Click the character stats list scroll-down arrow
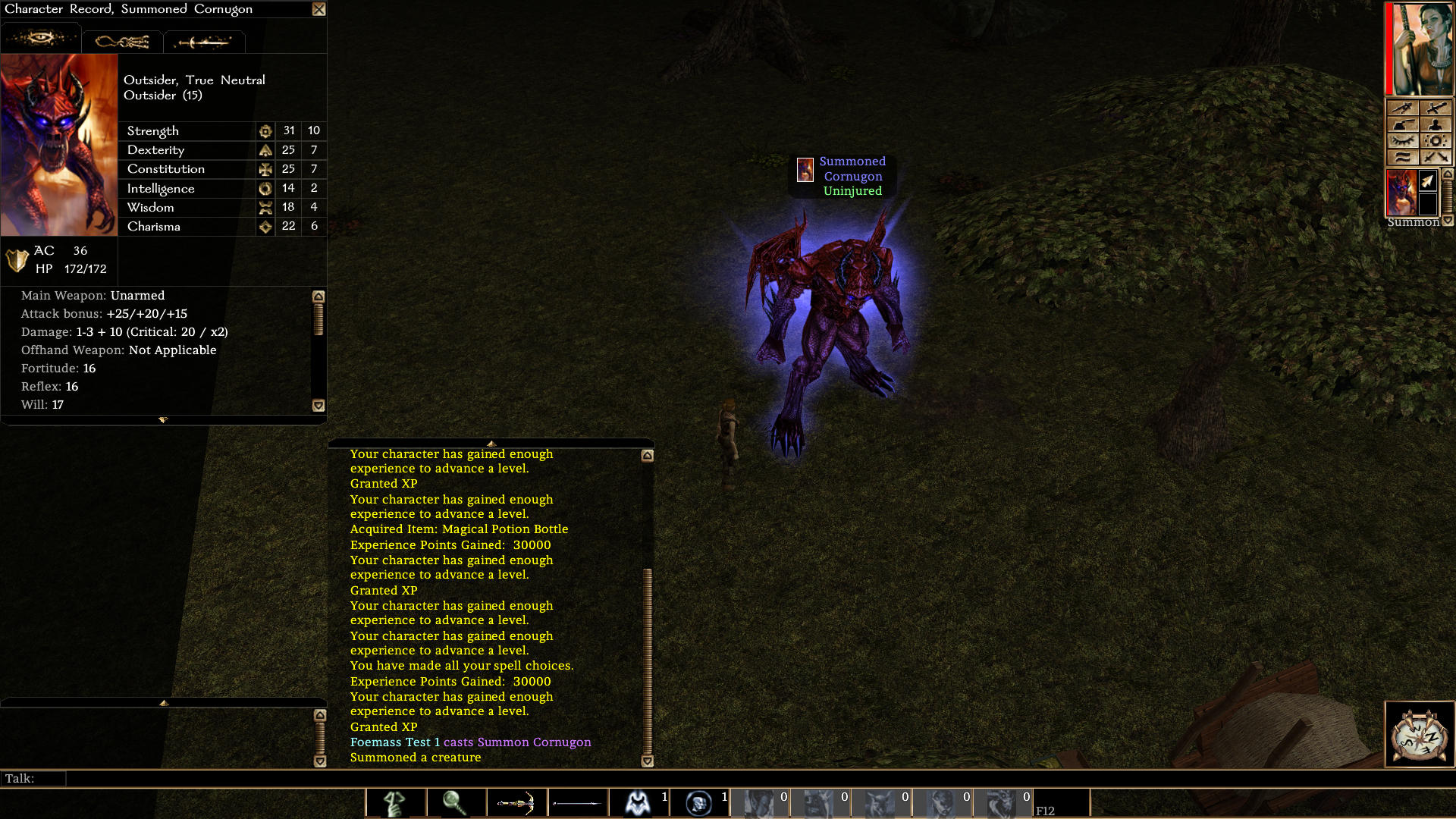 [x=318, y=406]
